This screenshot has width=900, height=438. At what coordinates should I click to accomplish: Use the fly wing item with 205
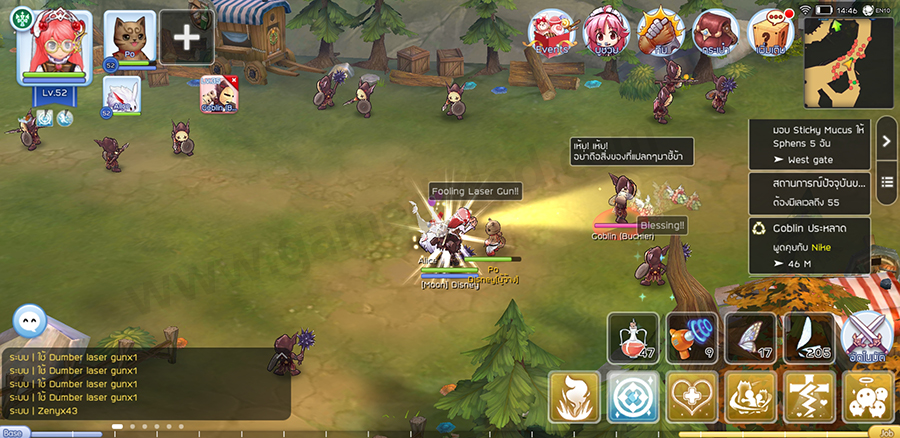click(808, 339)
